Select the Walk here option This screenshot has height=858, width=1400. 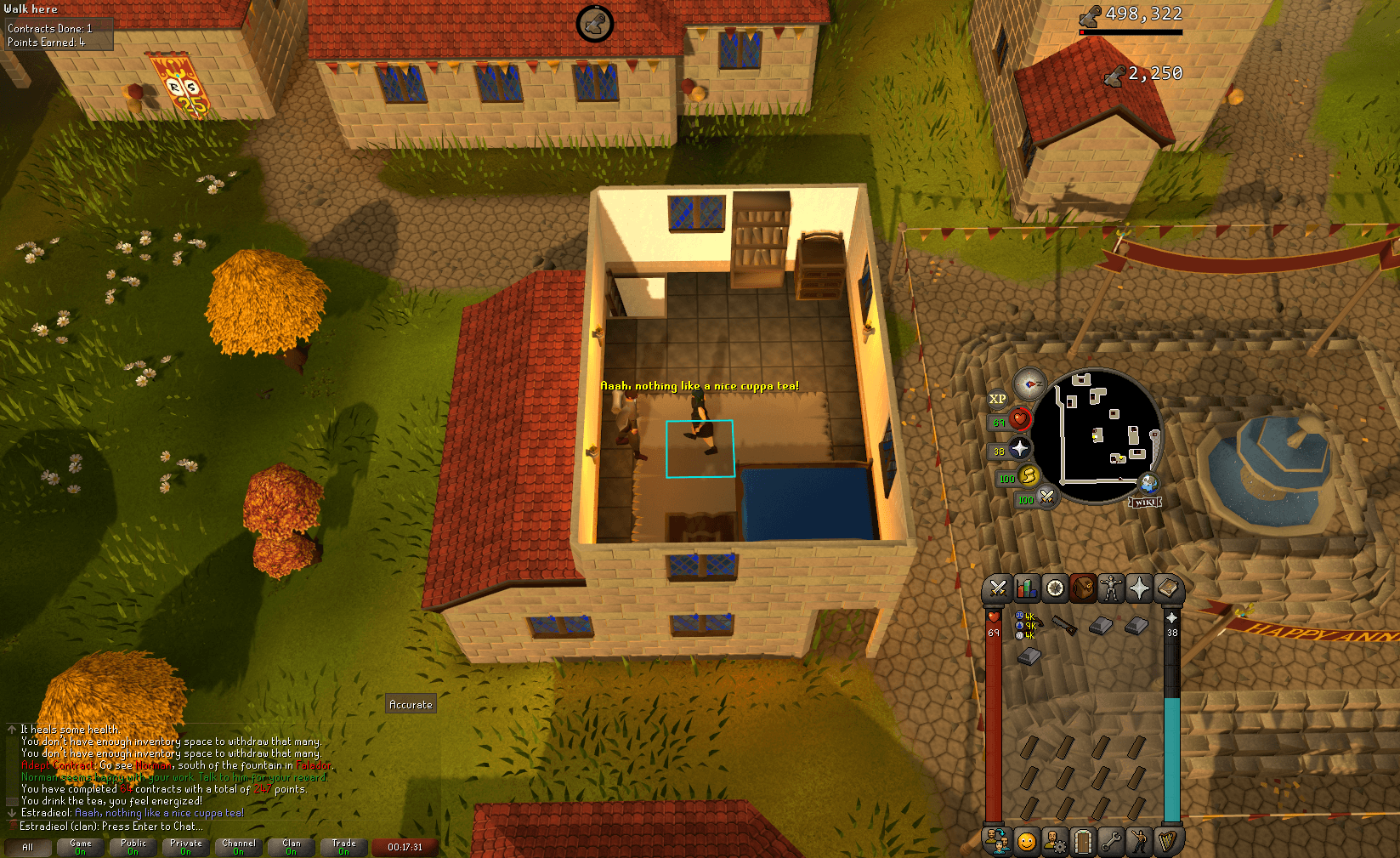click(30, 9)
